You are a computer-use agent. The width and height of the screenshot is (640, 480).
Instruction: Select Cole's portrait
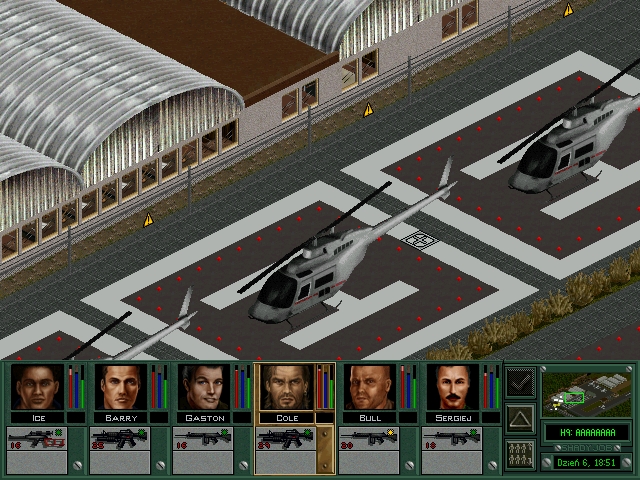pyautogui.click(x=287, y=387)
